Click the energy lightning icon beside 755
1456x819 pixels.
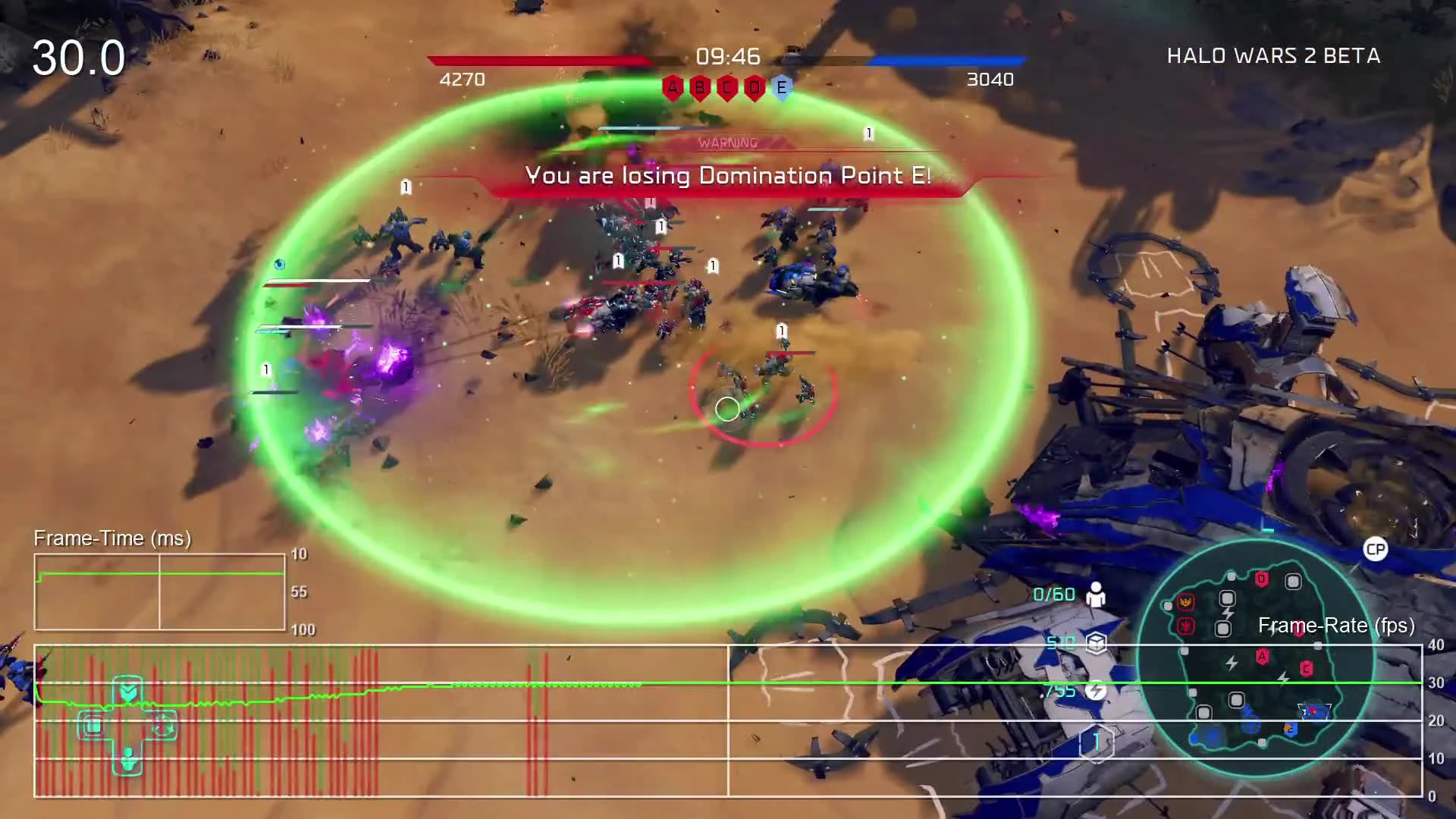[1097, 691]
